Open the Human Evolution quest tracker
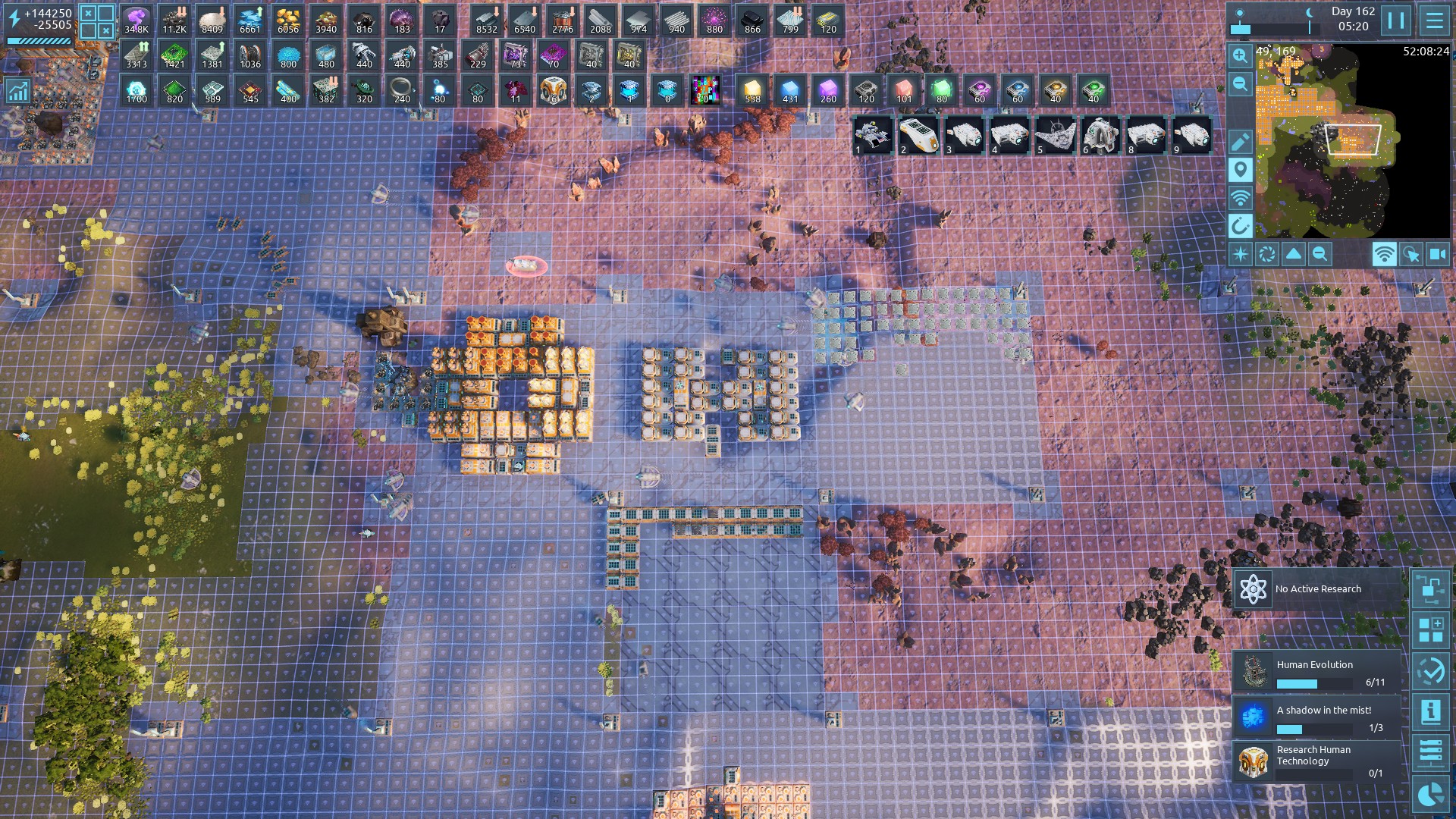This screenshot has height=819, width=1456. tap(1316, 672)
